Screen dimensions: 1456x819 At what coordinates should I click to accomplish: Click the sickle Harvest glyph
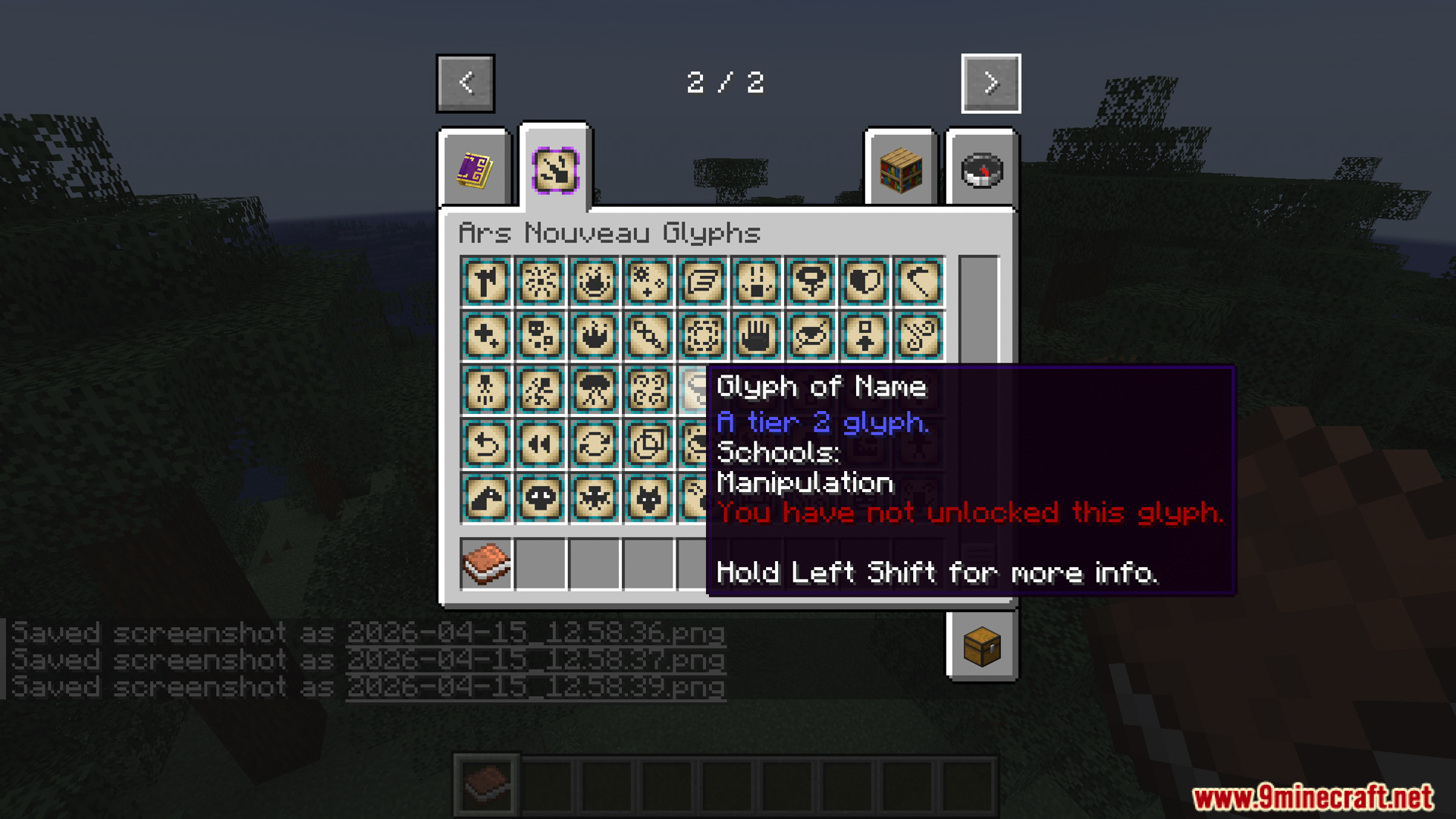coord(919,281)
